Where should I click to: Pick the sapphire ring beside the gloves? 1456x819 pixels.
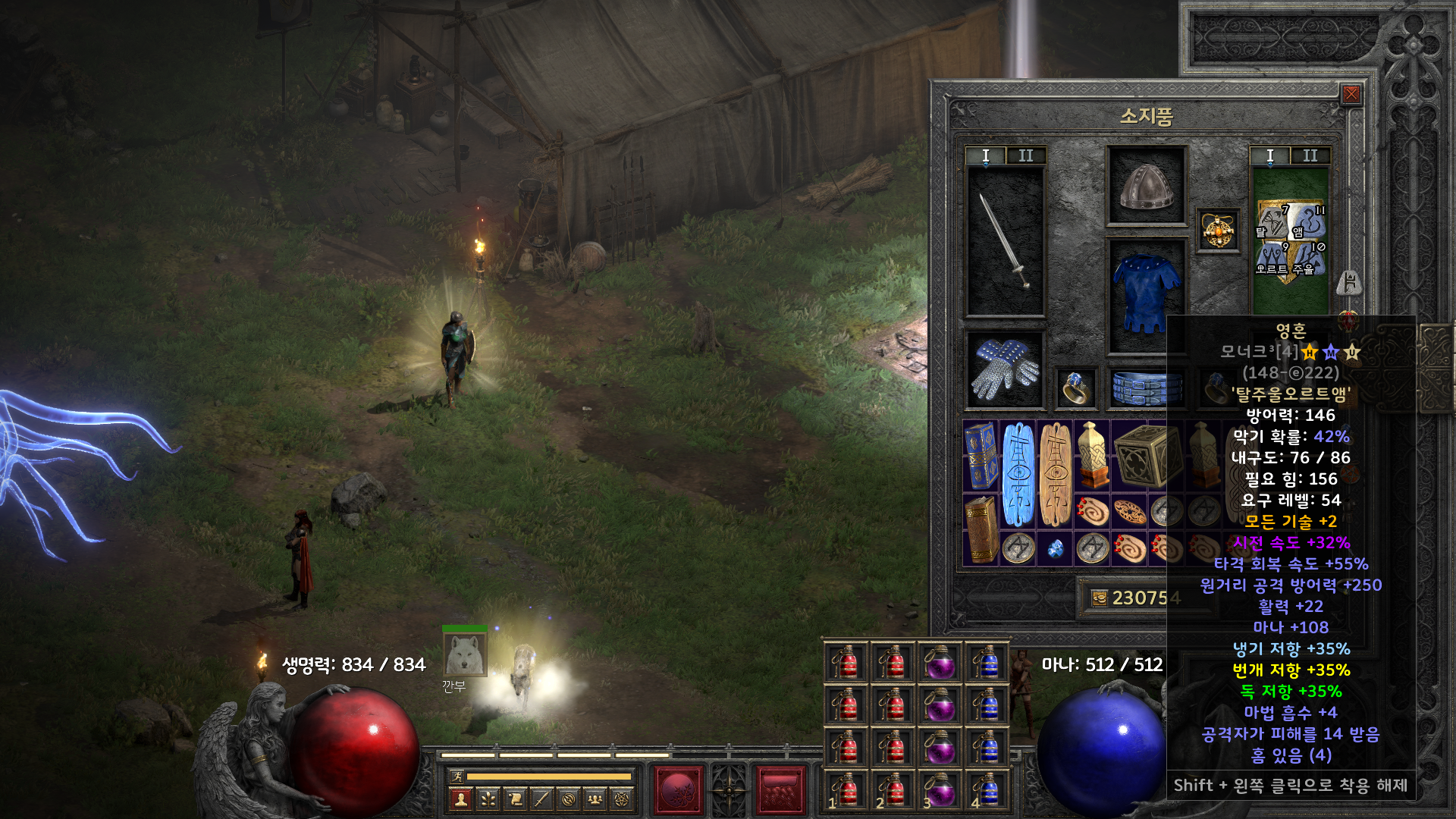pos(1076,388)
